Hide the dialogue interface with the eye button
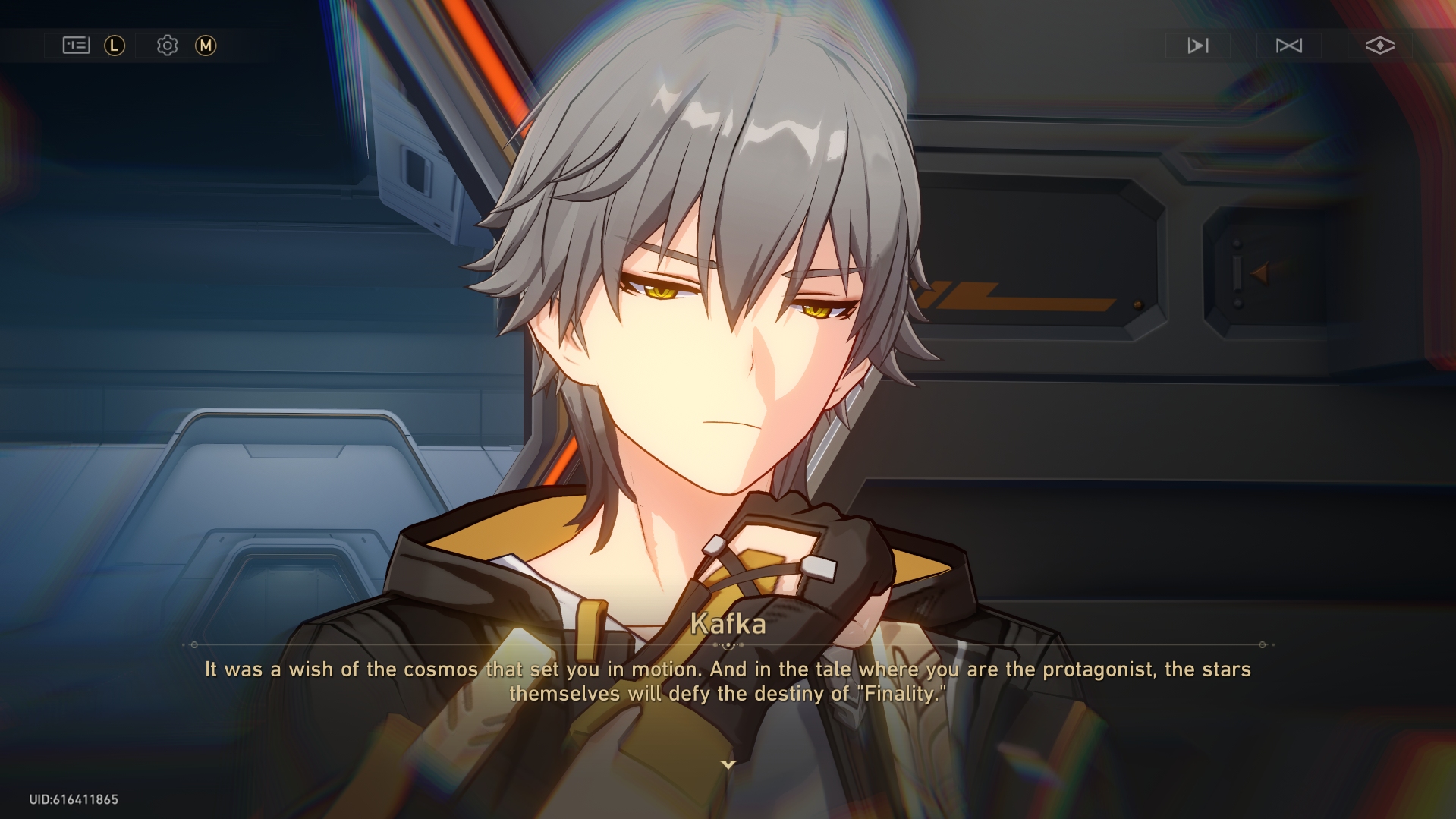 1379,46
